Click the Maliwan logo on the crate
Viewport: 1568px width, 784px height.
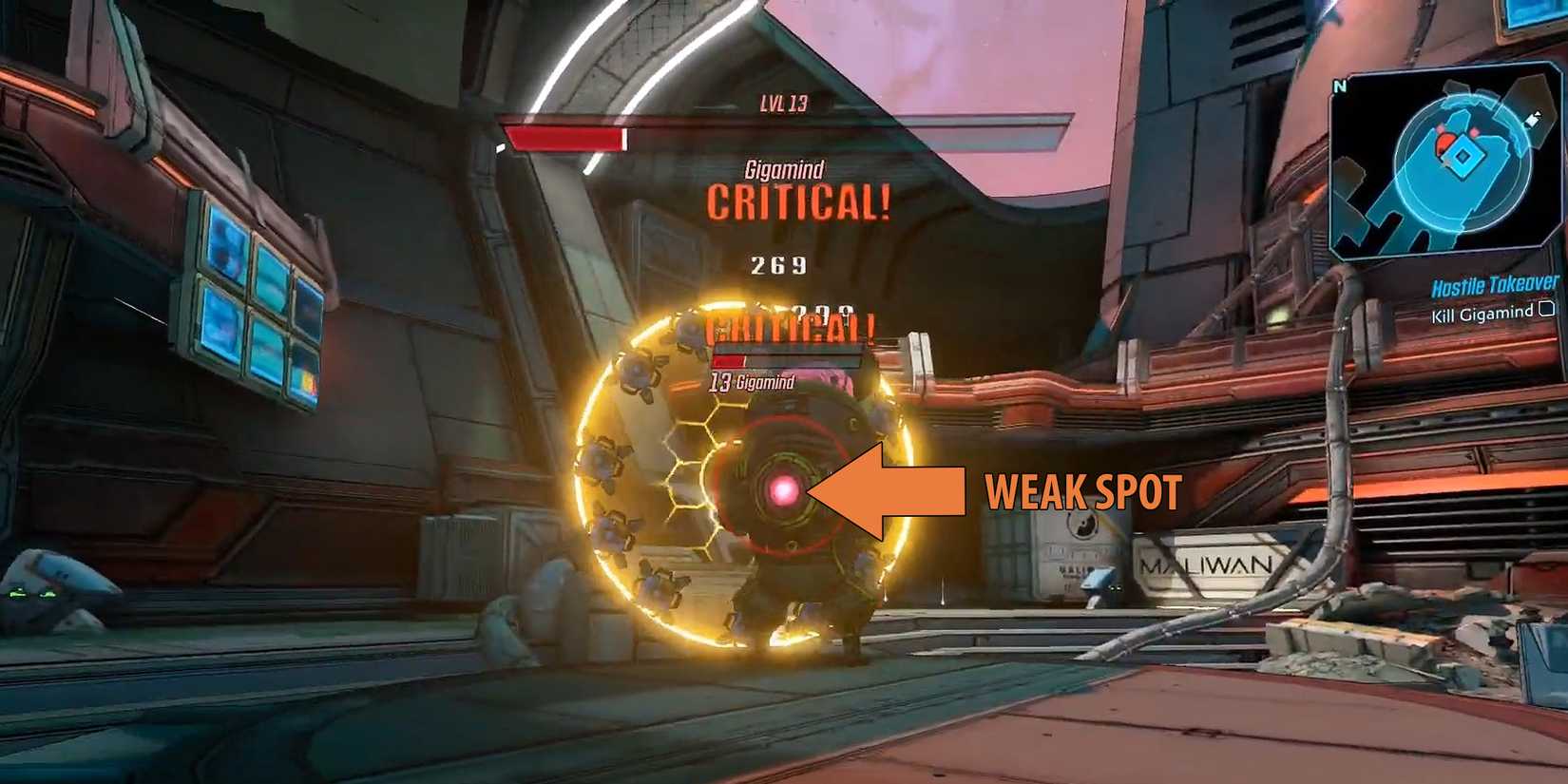pos(1205,566)
